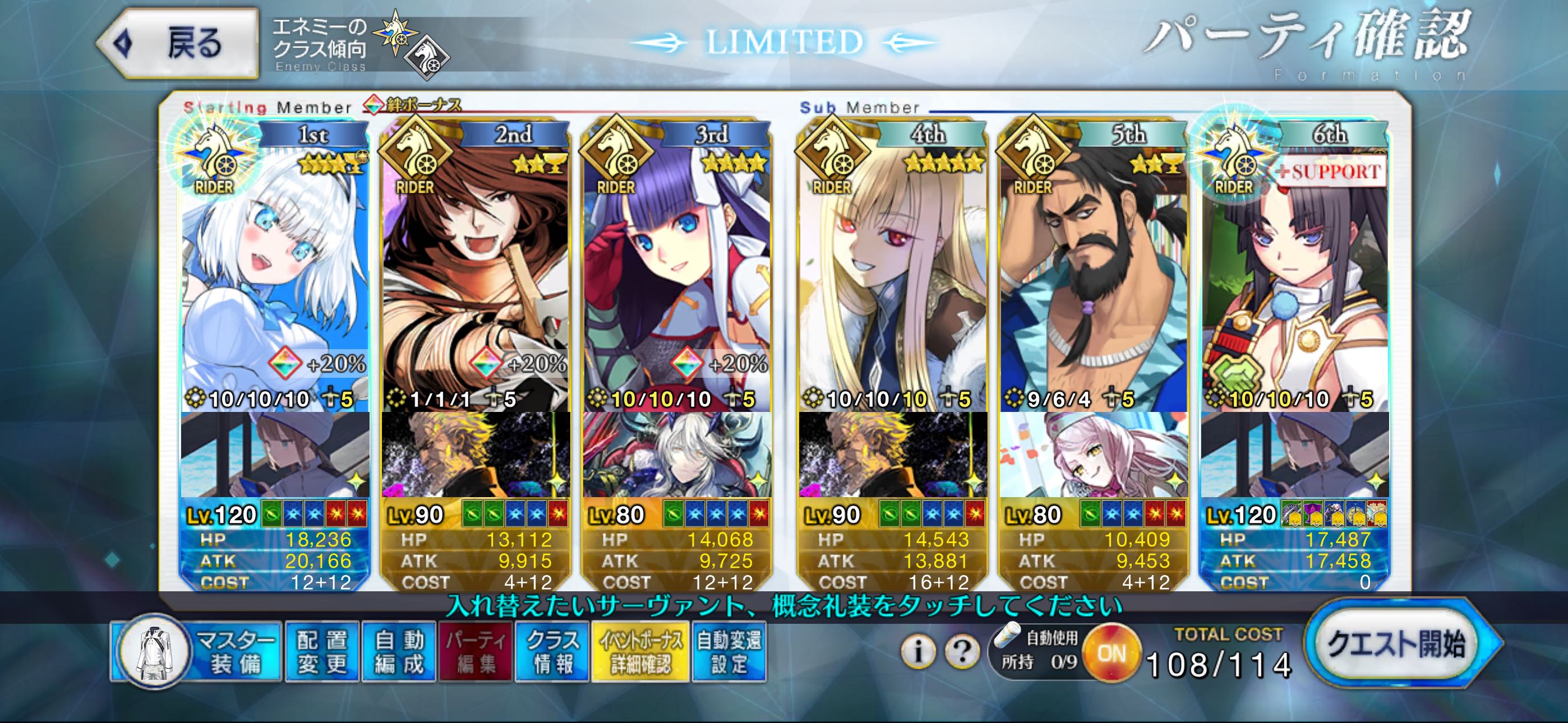Open 自動変還設定 auto conversion settings
Image resolution: width=1568 pixels, height=723 pixels.
728,651
